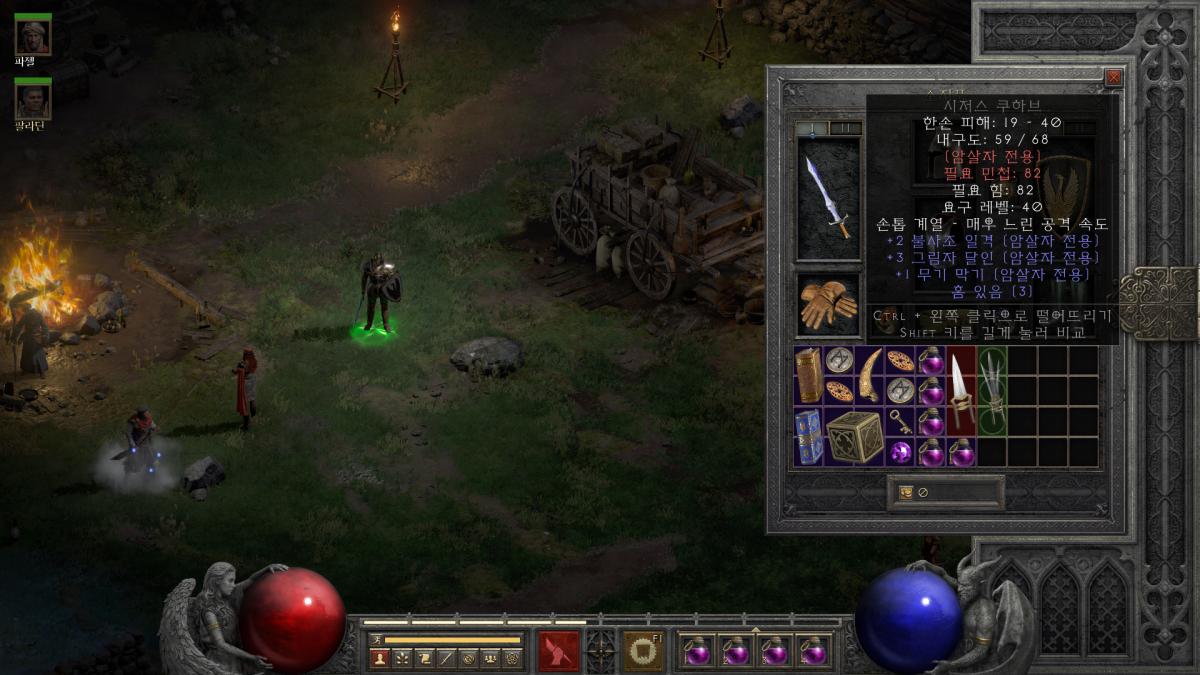Open the character sheet from the mini menu

380,658
